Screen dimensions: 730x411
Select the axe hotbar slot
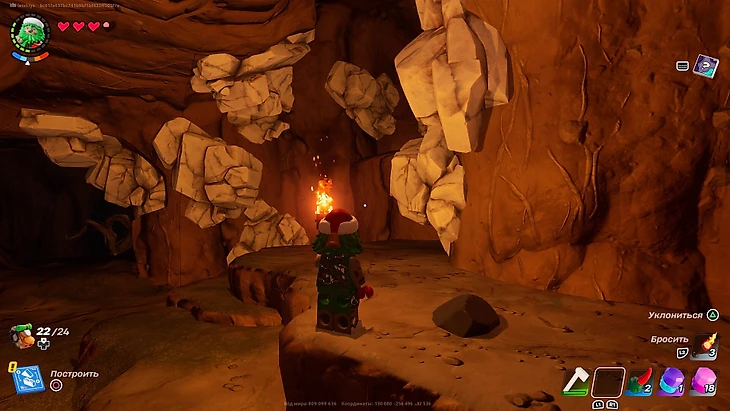pos(575,382)
